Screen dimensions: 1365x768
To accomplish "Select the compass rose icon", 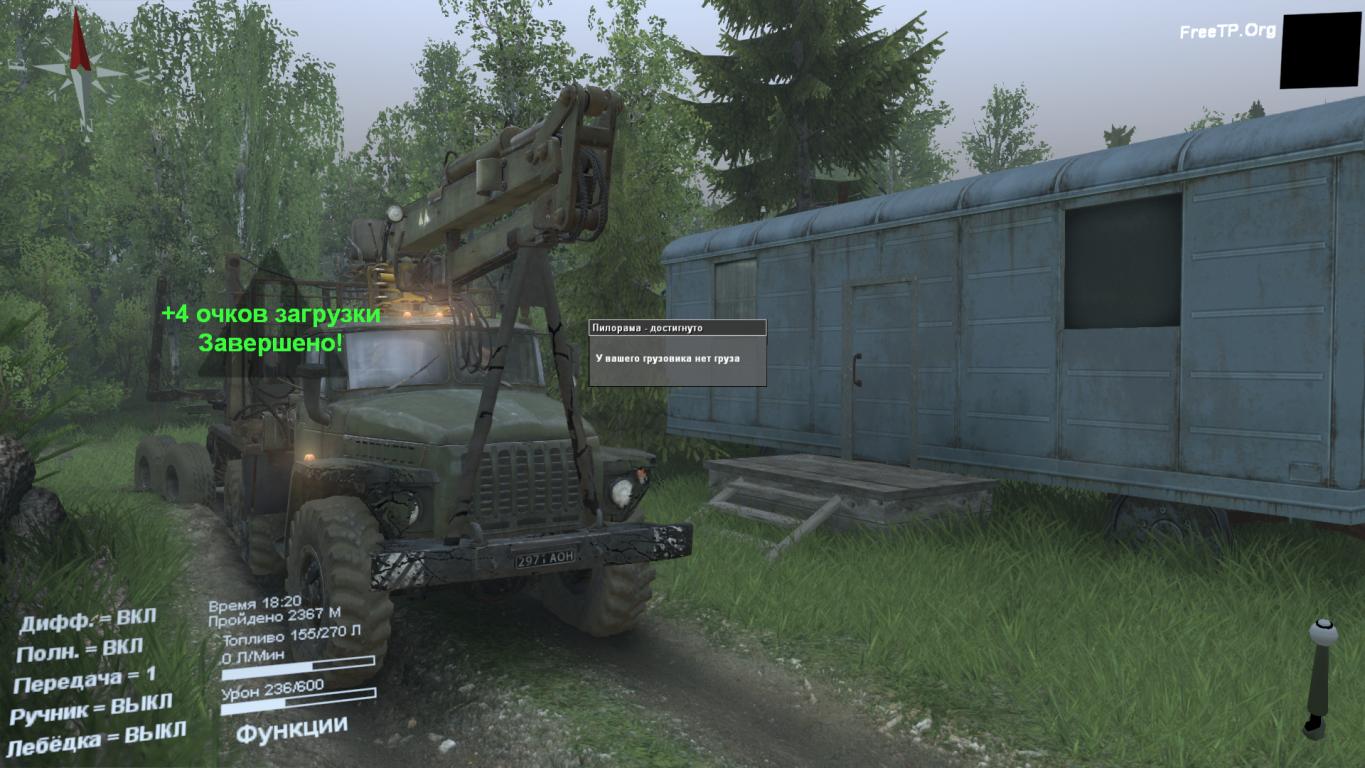I will tap(79, 68).
